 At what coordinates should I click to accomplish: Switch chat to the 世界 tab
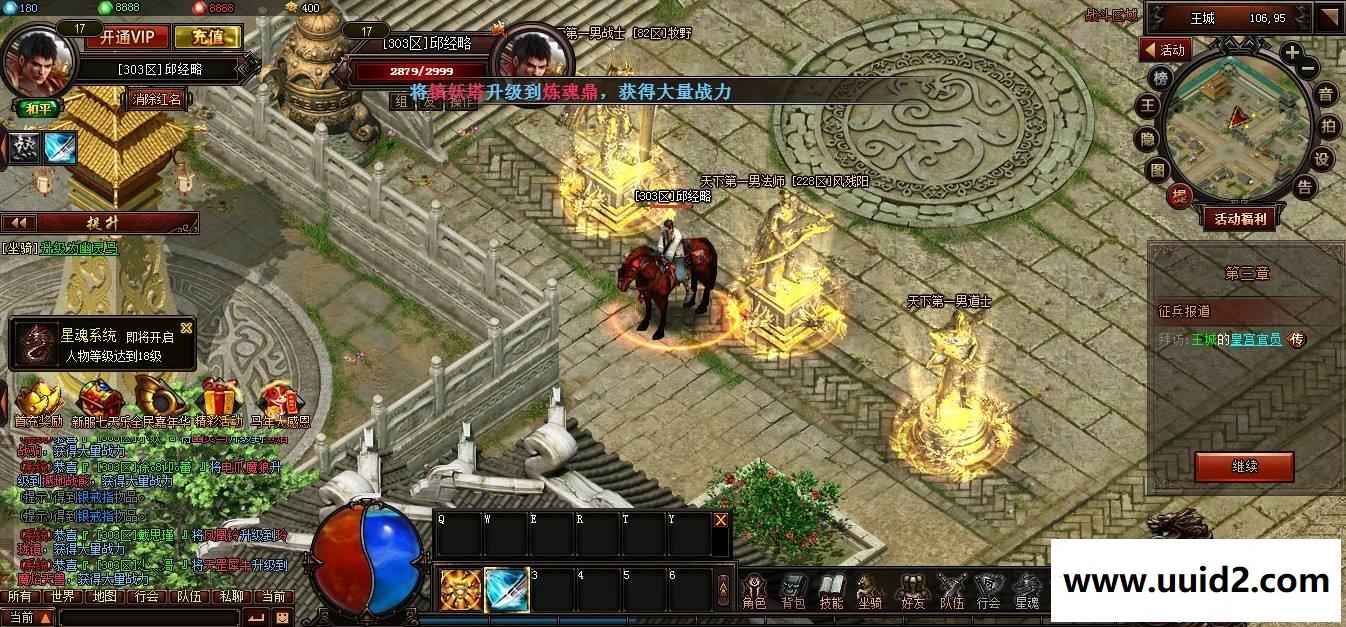63,596
